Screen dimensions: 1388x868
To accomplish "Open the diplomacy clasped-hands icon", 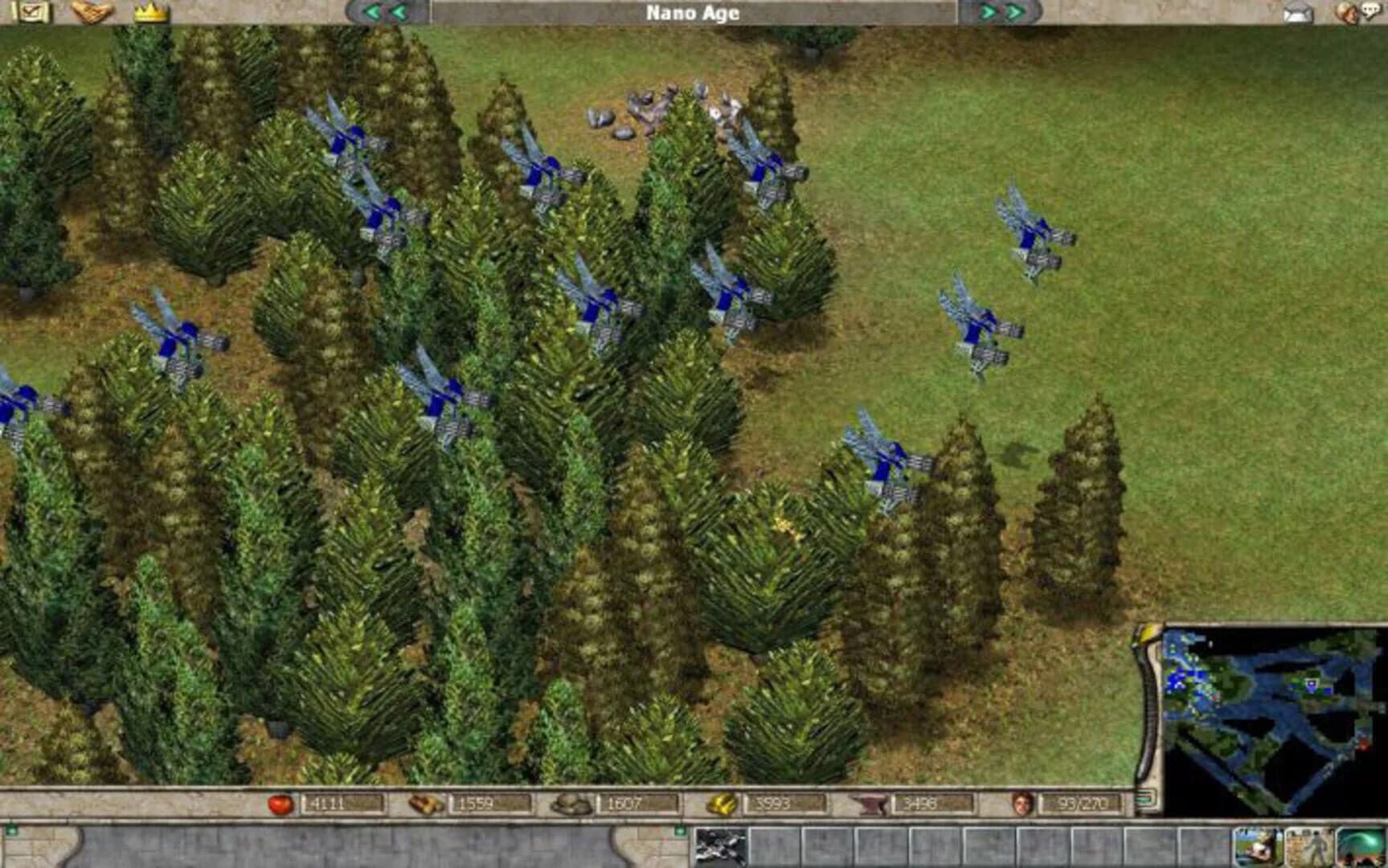I will [92, 12].
